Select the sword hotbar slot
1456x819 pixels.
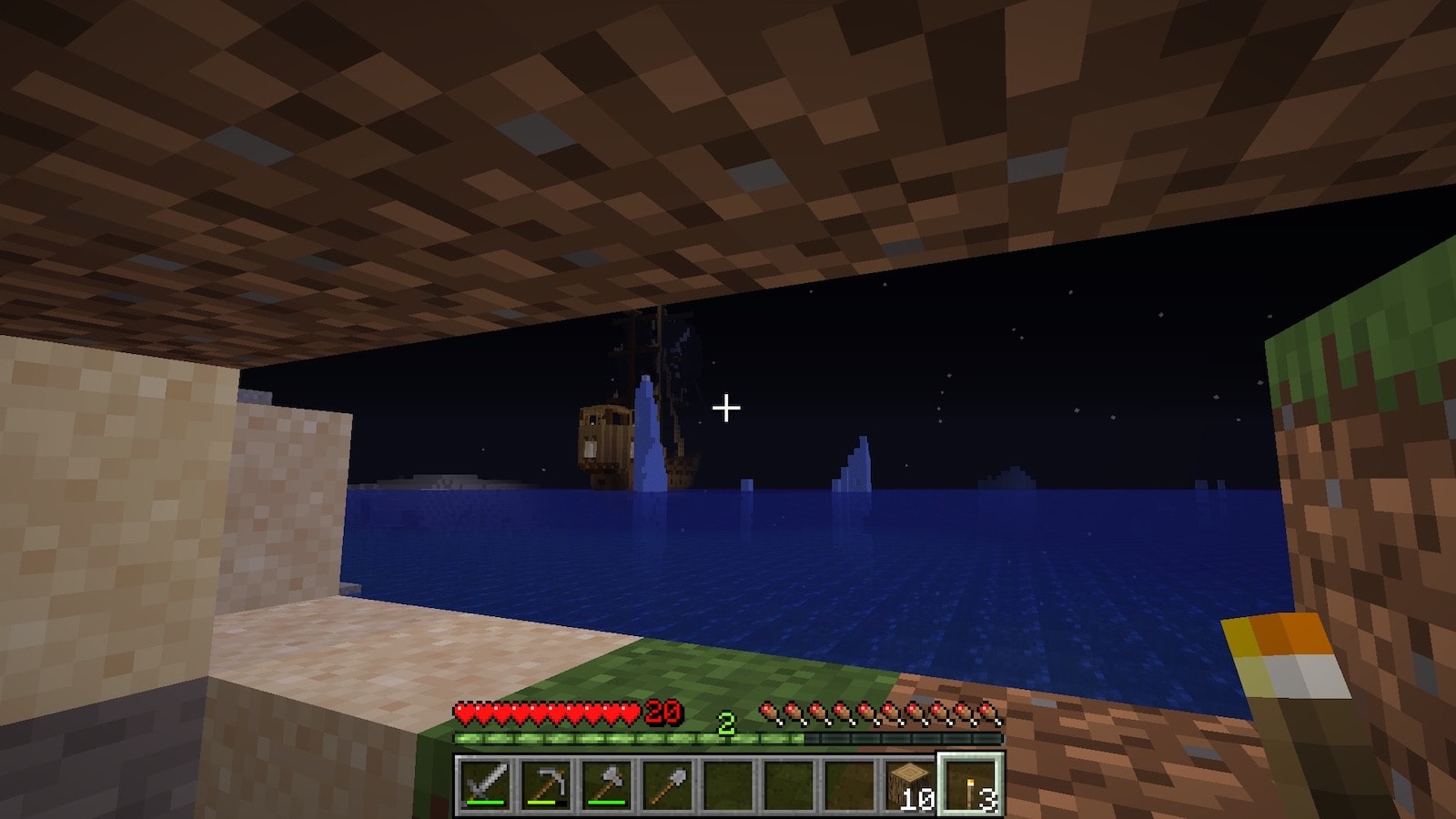(485, 784)
